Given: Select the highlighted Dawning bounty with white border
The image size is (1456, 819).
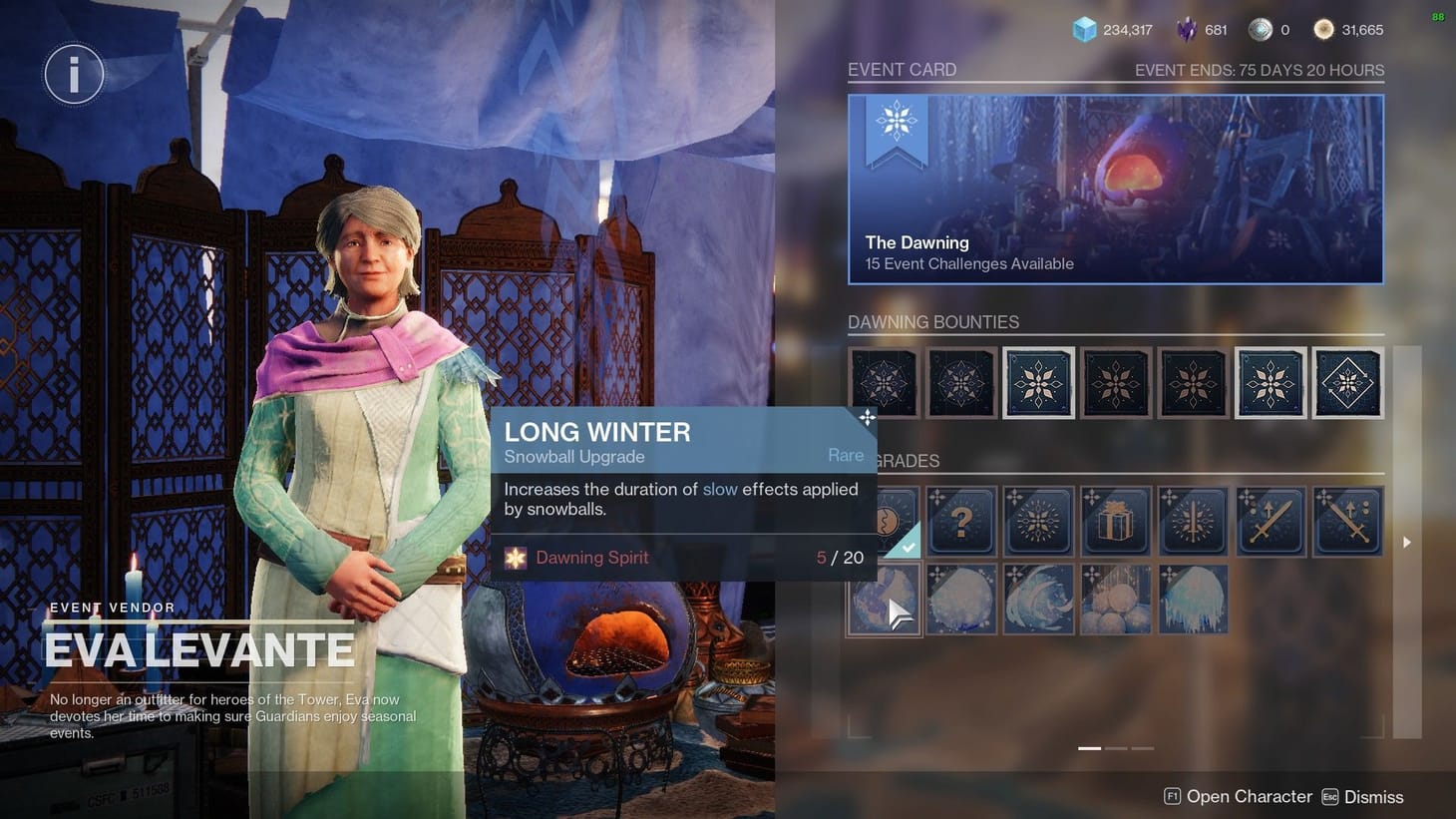Looking at the screenshot, I should click(1270, 382).
